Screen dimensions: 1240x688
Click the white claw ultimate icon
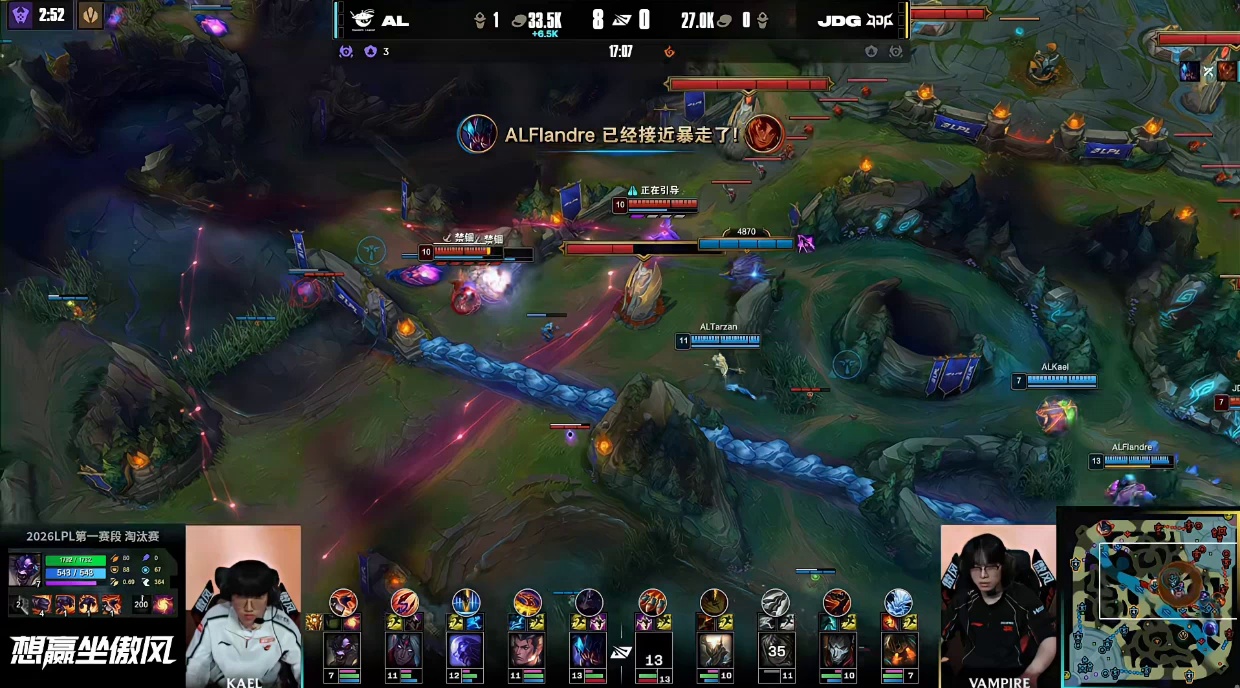pos(775,601)
